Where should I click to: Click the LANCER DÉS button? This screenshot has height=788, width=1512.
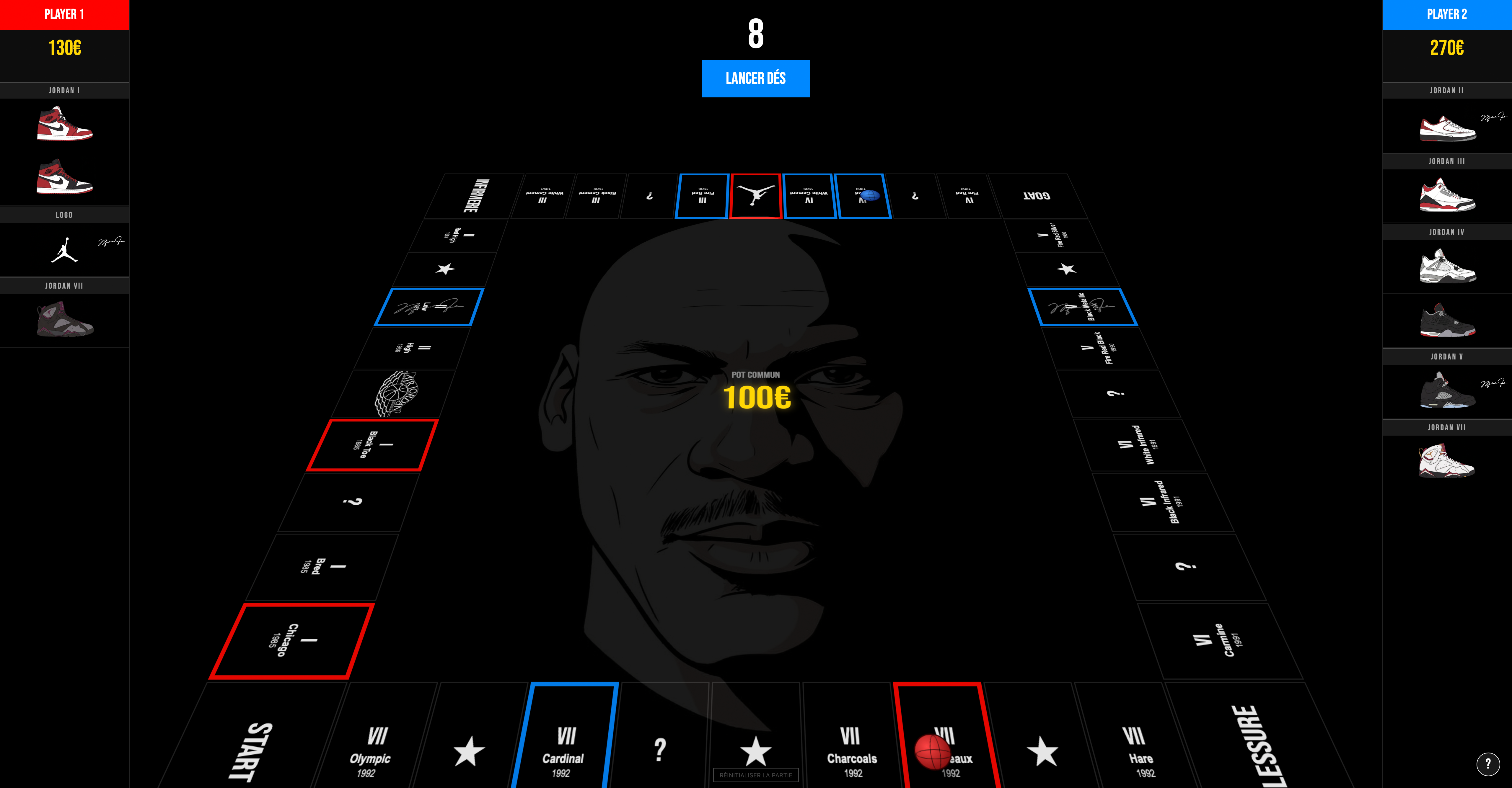pos(756,78)
